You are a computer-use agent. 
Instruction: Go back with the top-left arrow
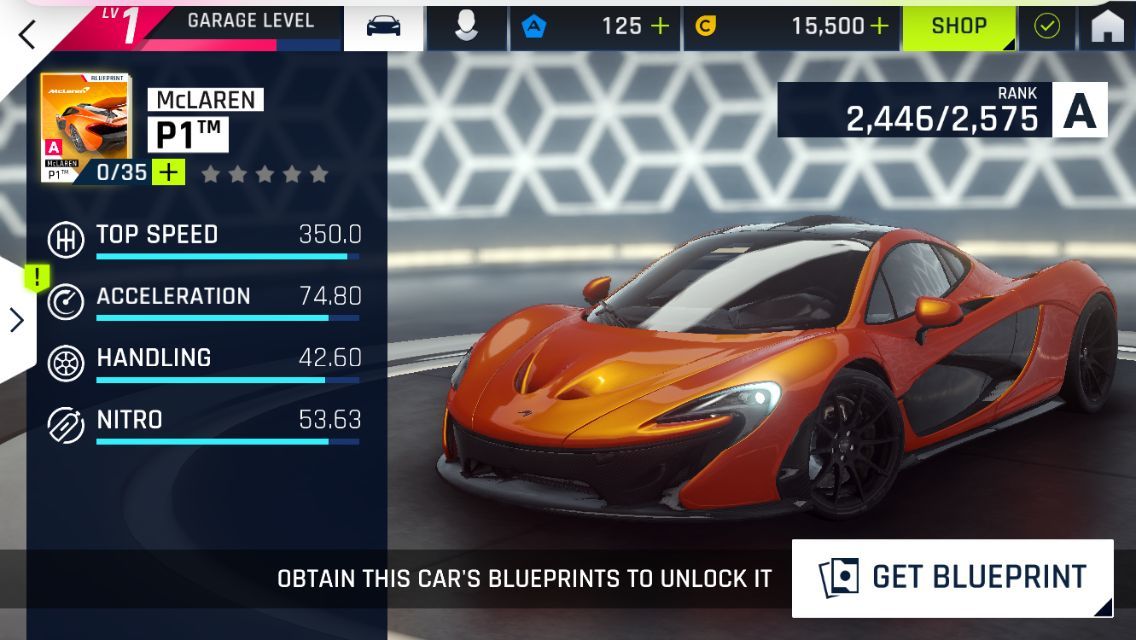point(27,34)
